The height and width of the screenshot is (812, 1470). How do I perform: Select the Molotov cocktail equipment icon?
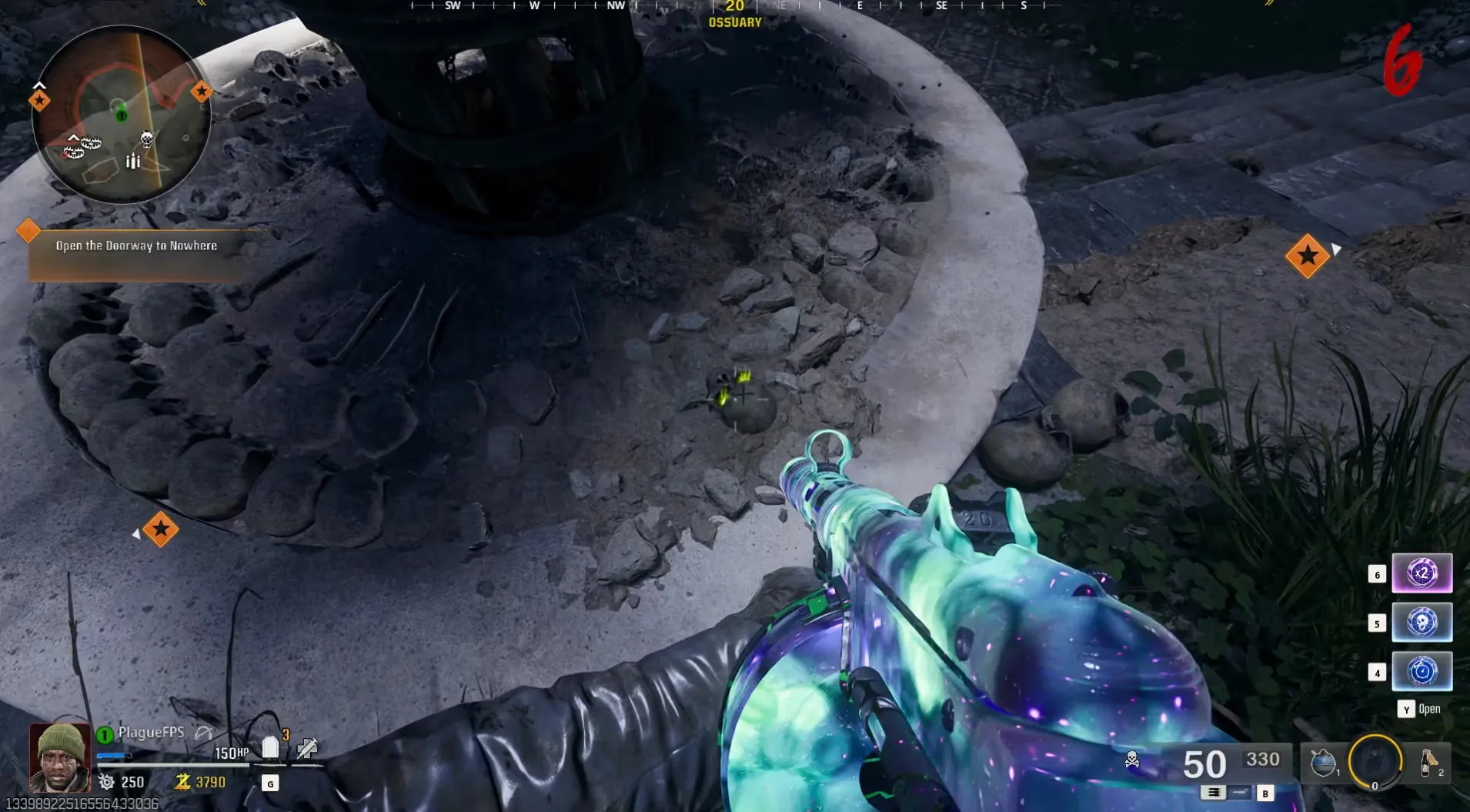[x=1428, y=762]
